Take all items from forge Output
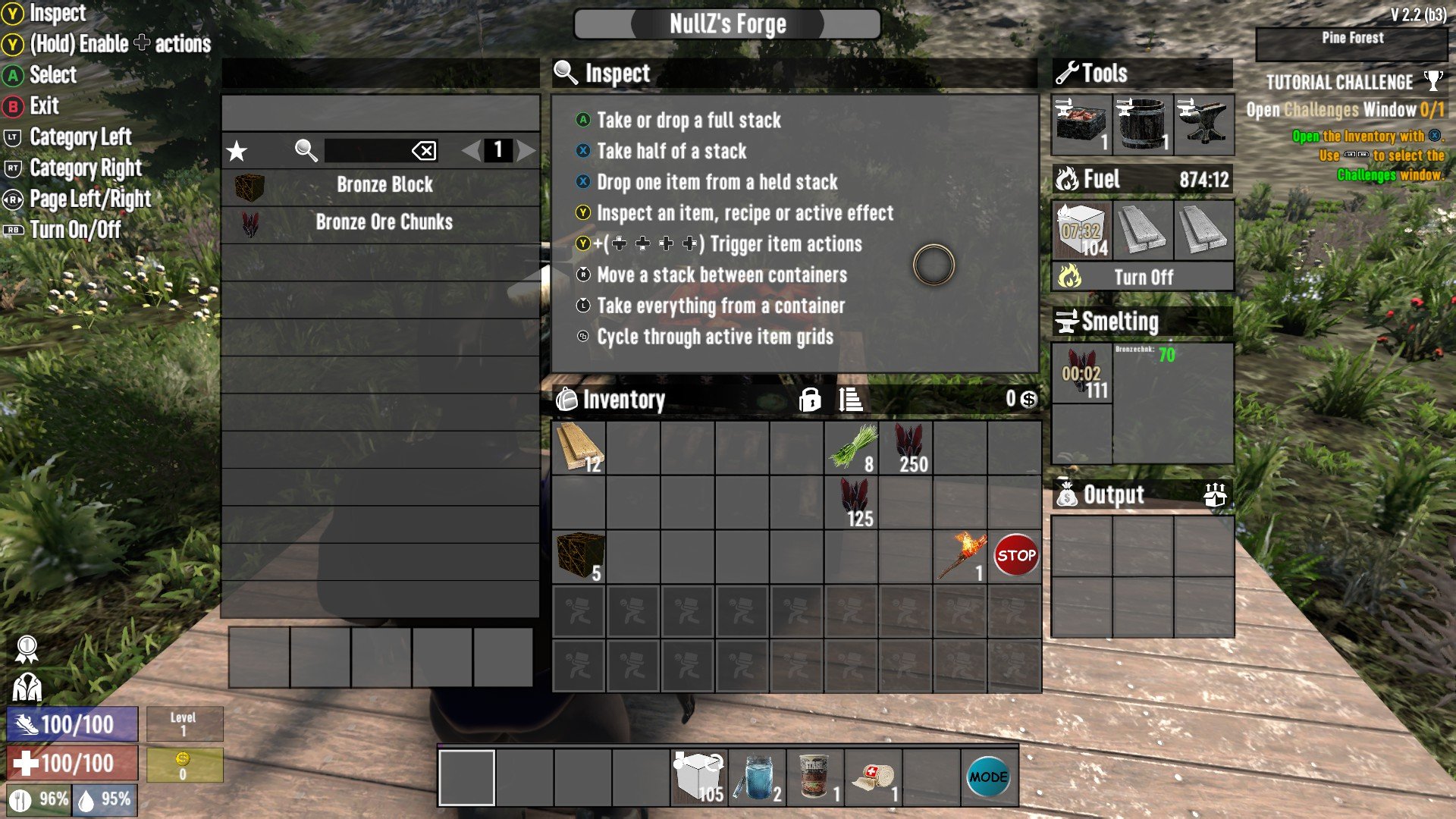Image resolution: width=1456 pixels, height=819 pixels. 1215,495
